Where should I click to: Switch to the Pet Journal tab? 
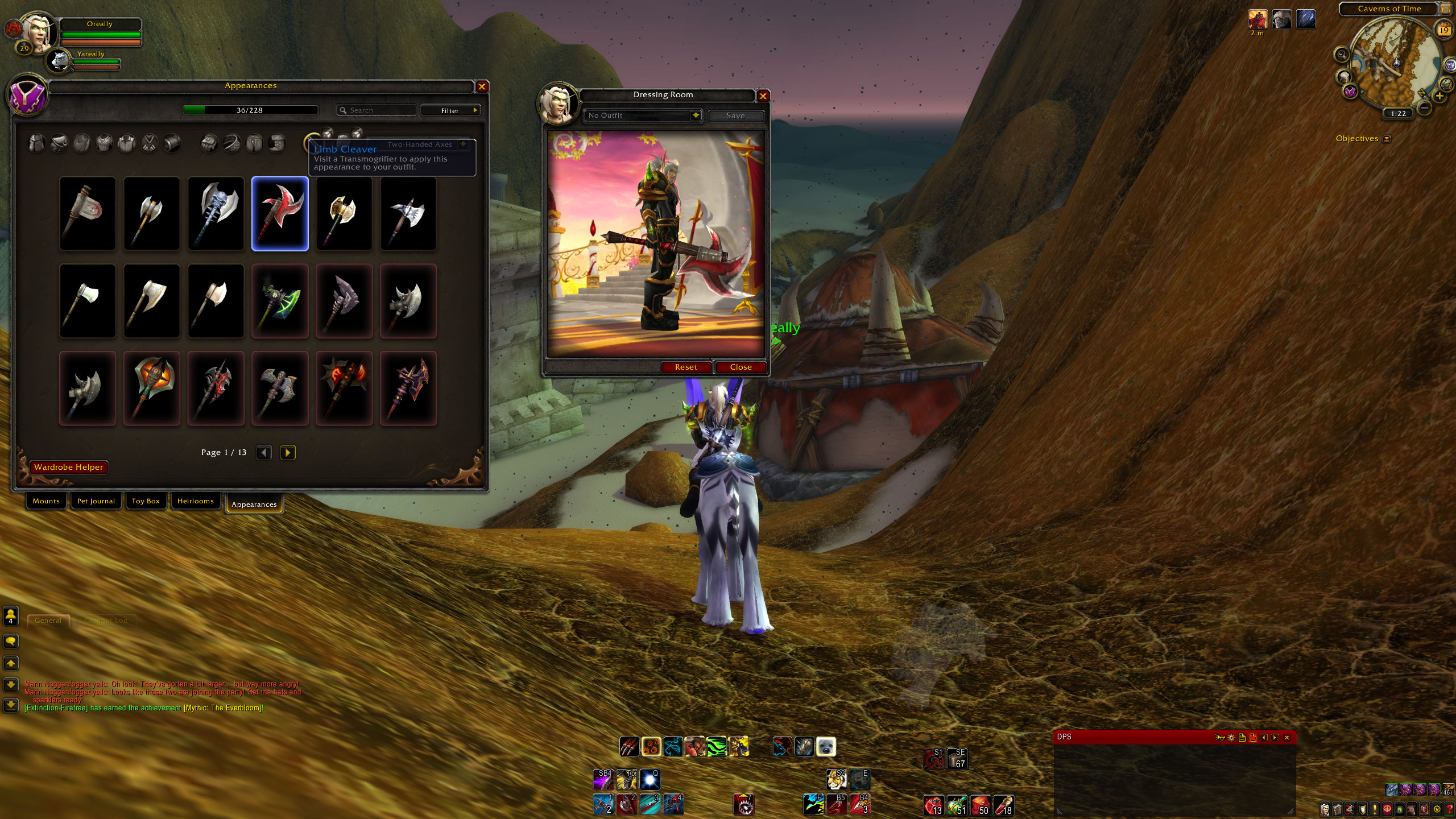(96, 501)
